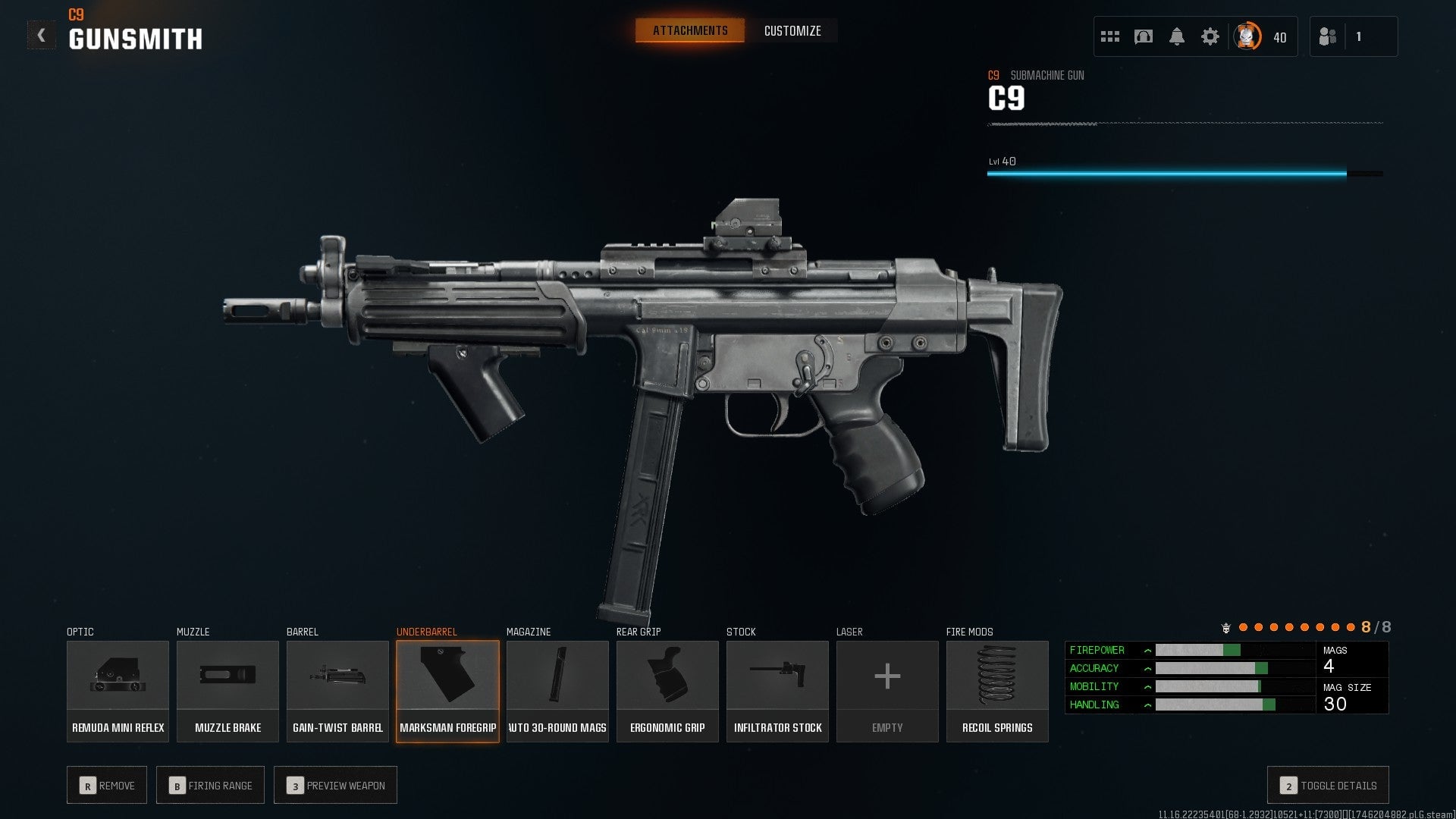Open the Fast Mag 30-Round Mags slot
Screen dimensions: 1456x819
(x=557, y=690)
